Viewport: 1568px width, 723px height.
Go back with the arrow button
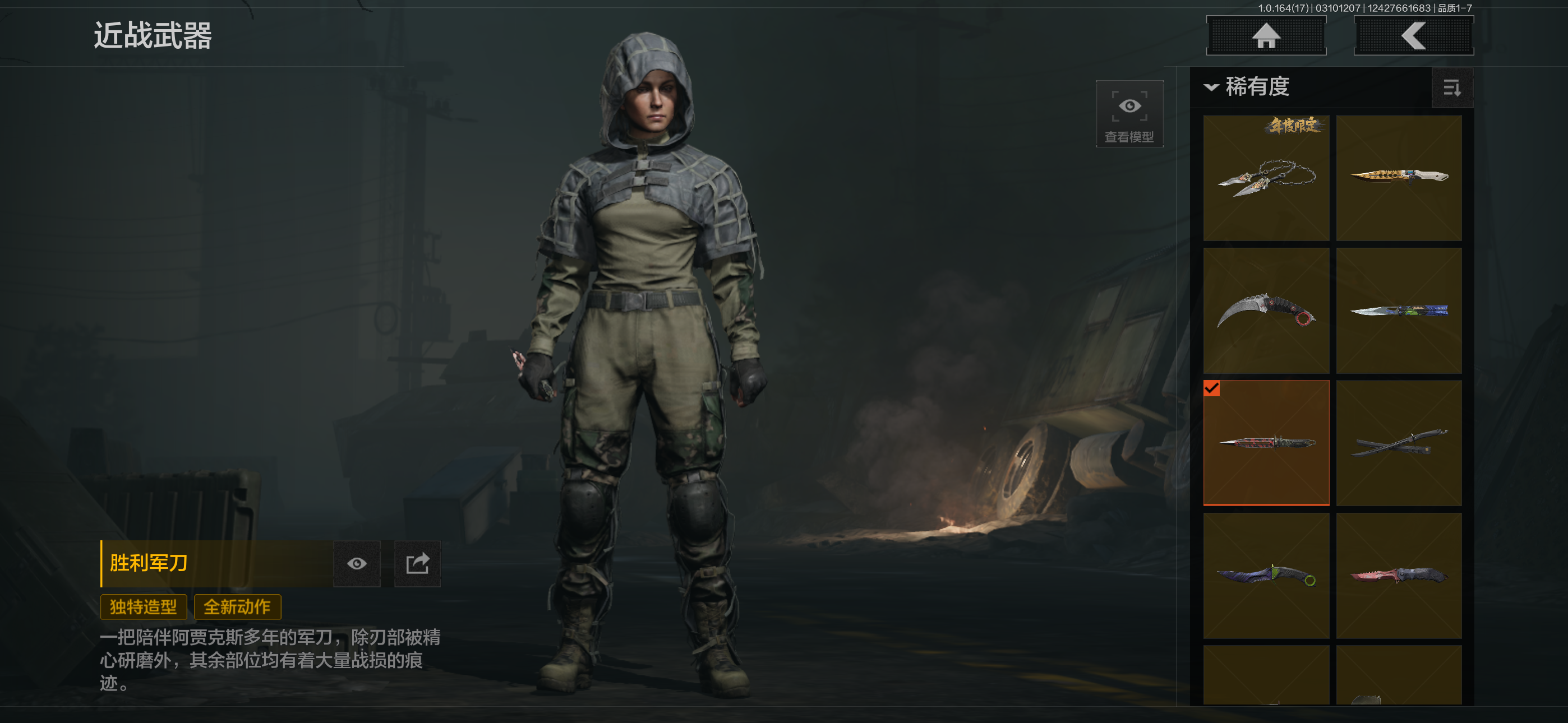click(x=1413, y=36)
